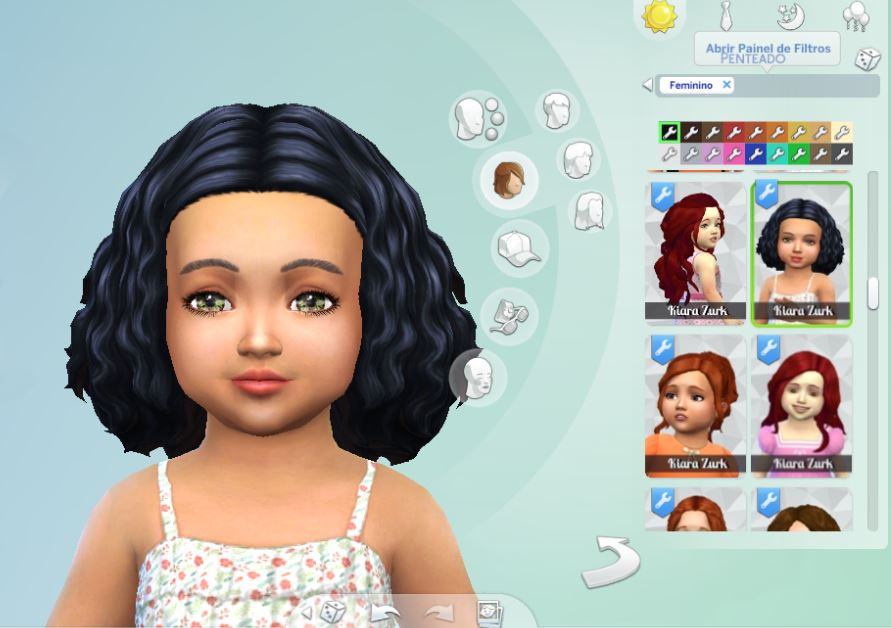Image resolution: width=891 pixels, height=628 pixels.
Task: Collapse the filter bar with the left arrow
Action: 647,85
